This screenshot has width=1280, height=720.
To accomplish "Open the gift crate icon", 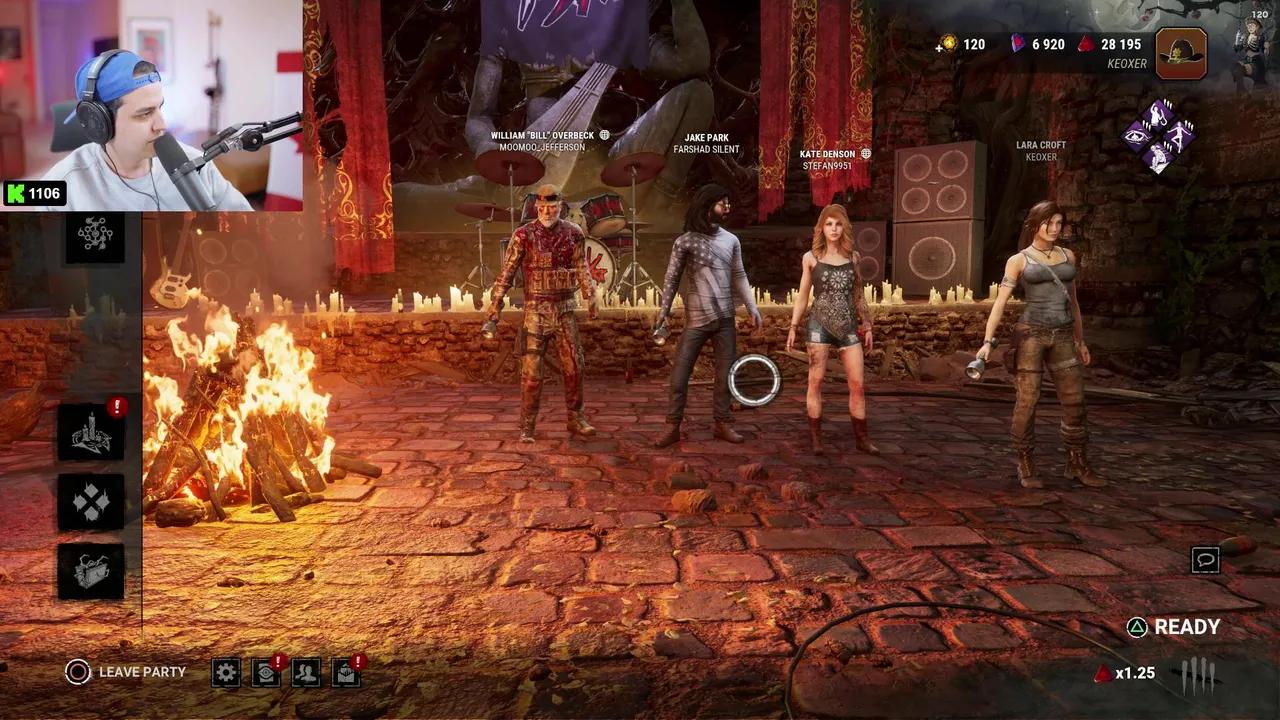I will [91, 571].
